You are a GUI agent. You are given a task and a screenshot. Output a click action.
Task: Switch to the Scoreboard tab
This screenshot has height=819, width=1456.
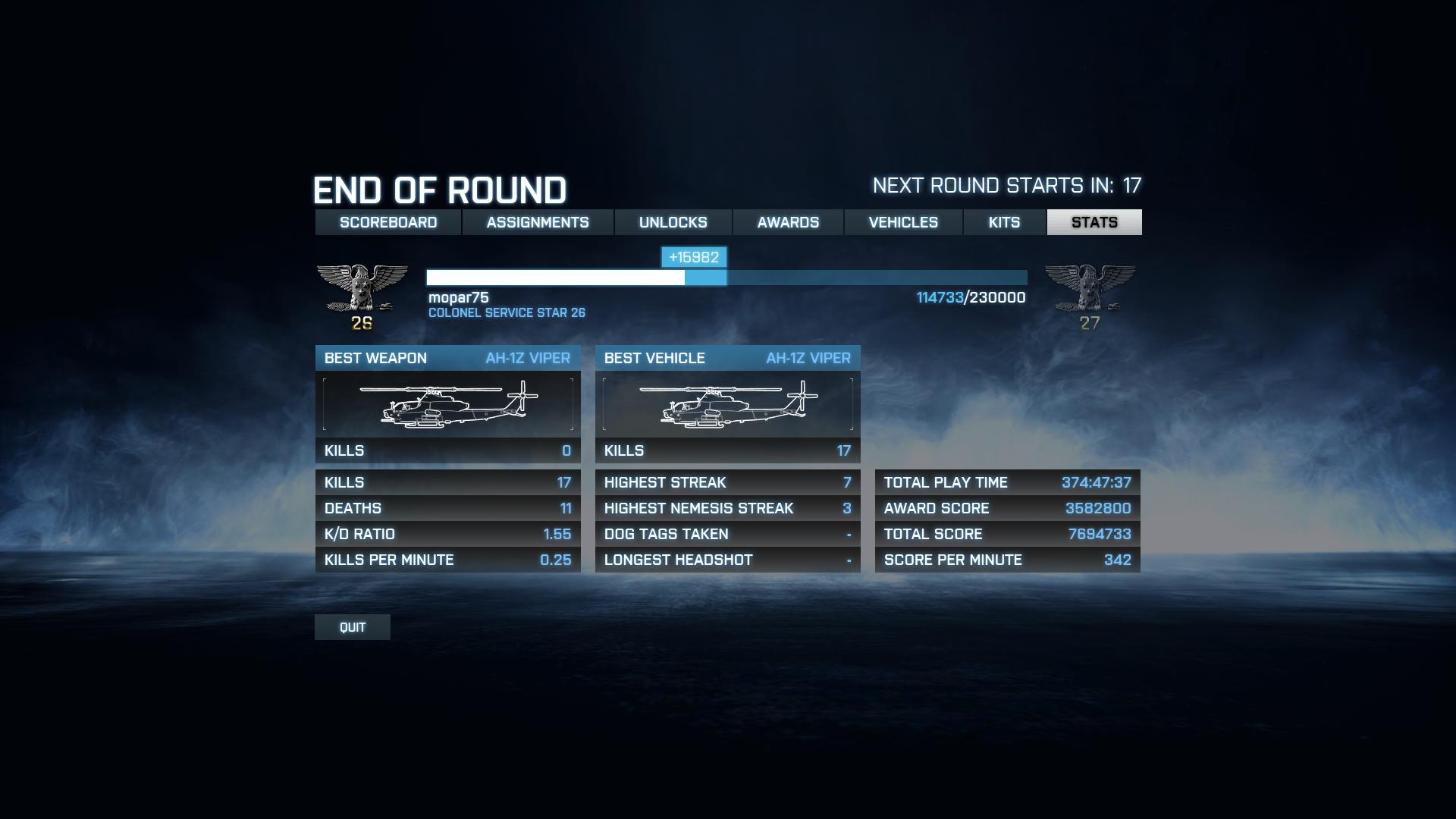click(388, 222)
